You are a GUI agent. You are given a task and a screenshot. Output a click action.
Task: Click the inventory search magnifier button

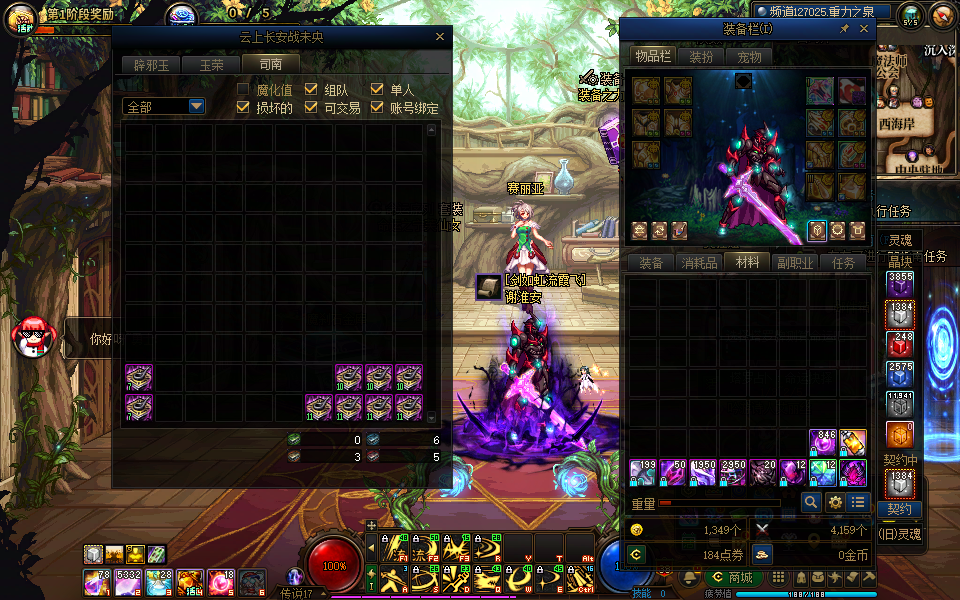[x=811, y=502]
